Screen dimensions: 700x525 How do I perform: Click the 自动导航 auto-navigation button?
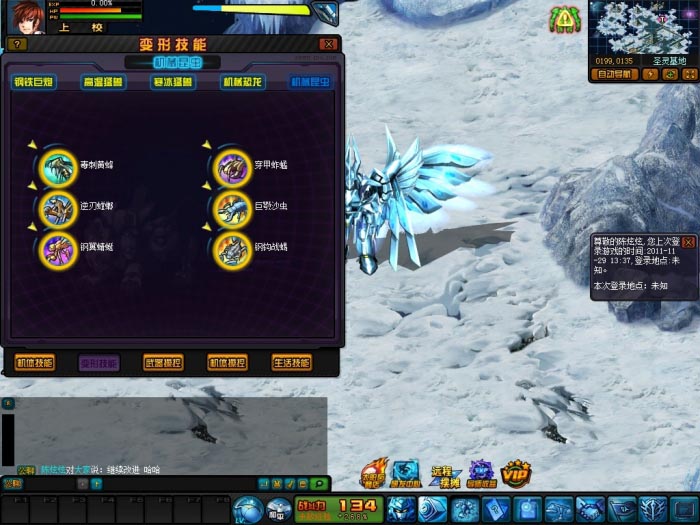(612, 73)
